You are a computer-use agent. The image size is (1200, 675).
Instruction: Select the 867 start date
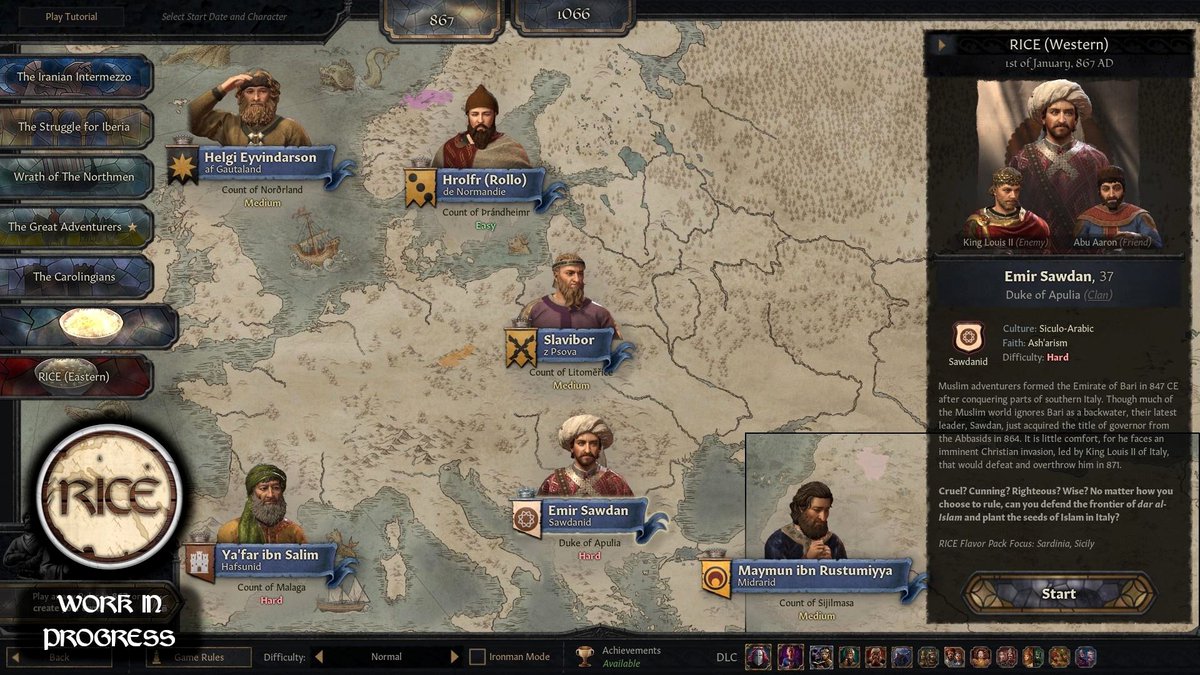pyautogui.click(x=441, y=20)
